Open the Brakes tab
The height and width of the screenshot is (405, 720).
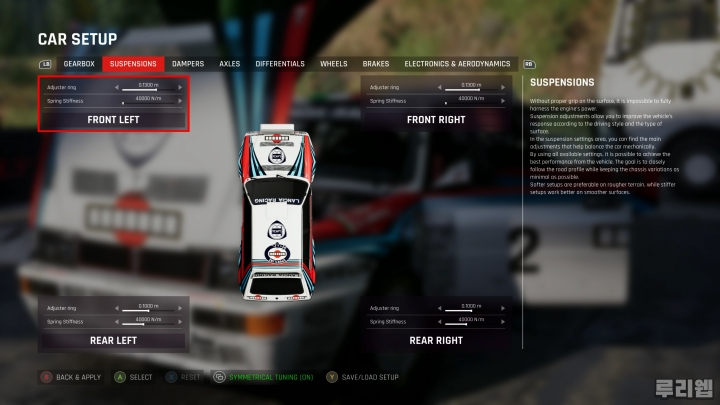(x=376, y=64)
